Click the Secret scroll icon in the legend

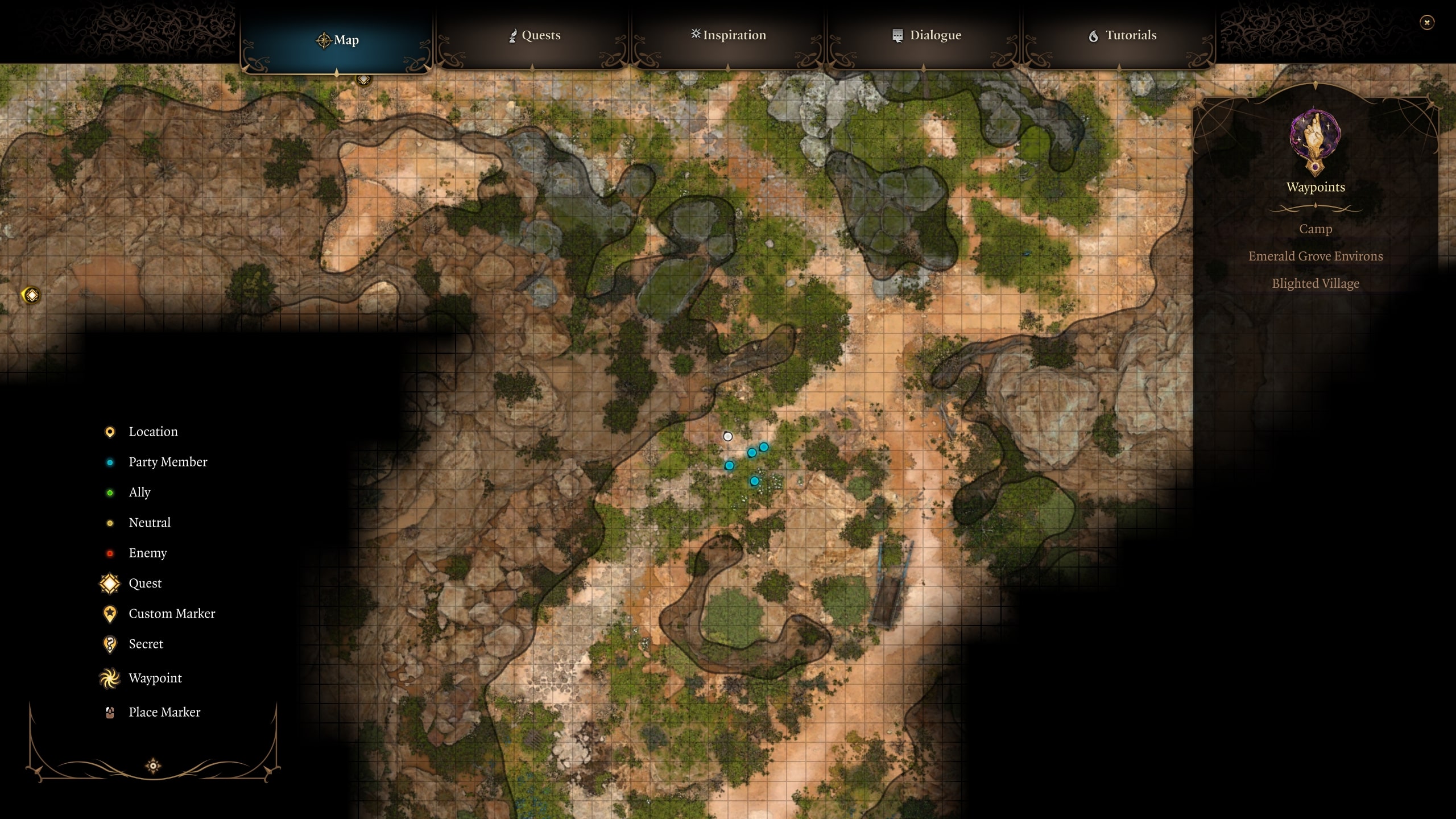(109, 644)
